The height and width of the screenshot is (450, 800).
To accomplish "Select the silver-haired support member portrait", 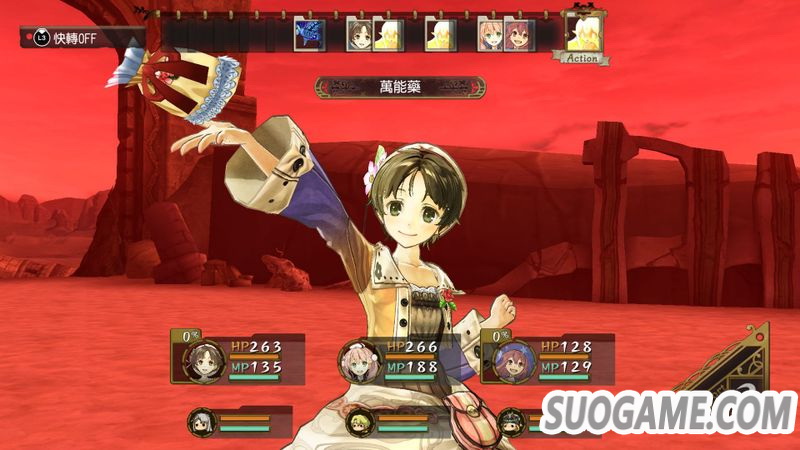I will point(200,422).
